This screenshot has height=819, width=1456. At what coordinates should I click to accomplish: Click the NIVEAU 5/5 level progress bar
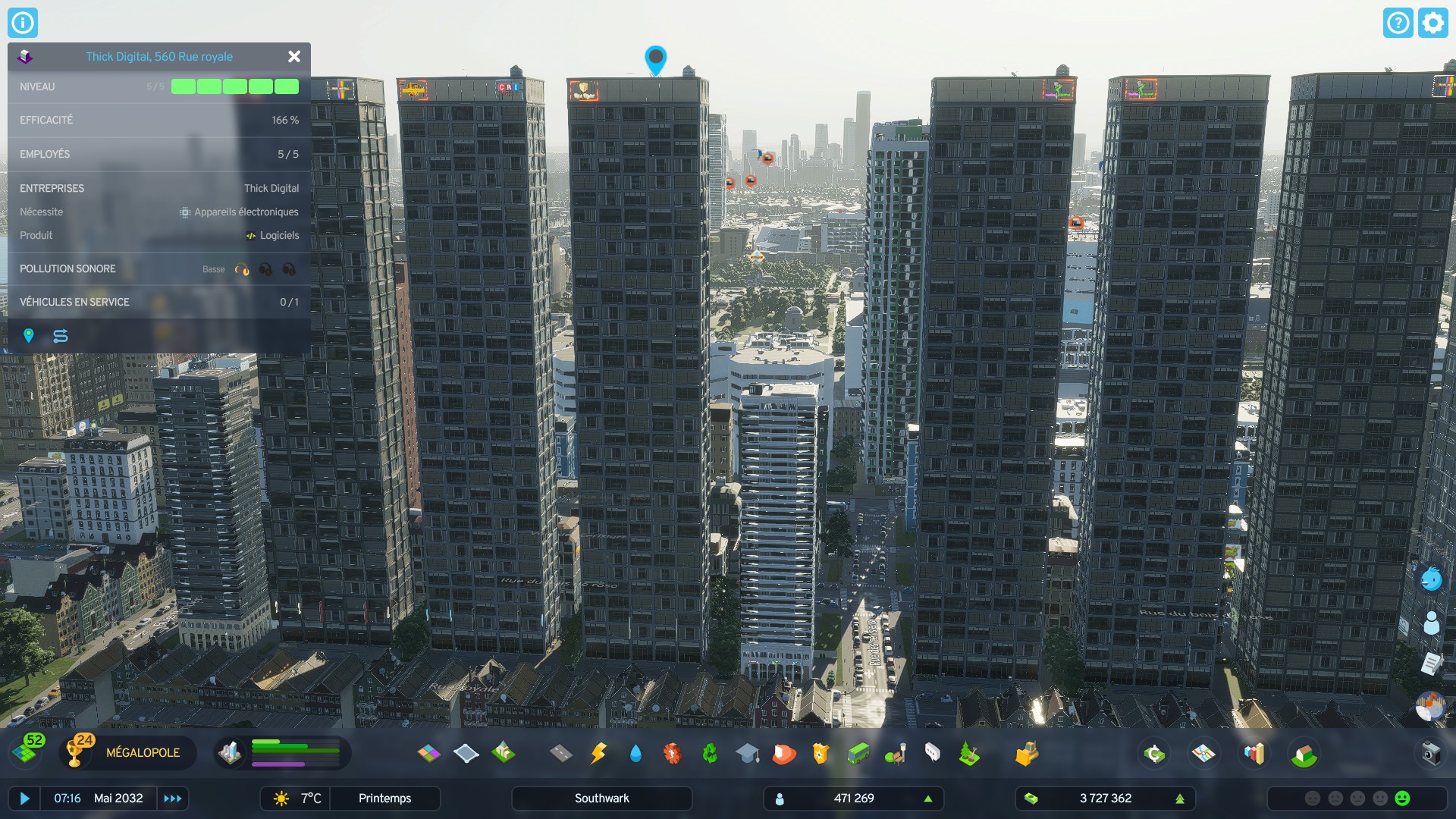(234, 86)
